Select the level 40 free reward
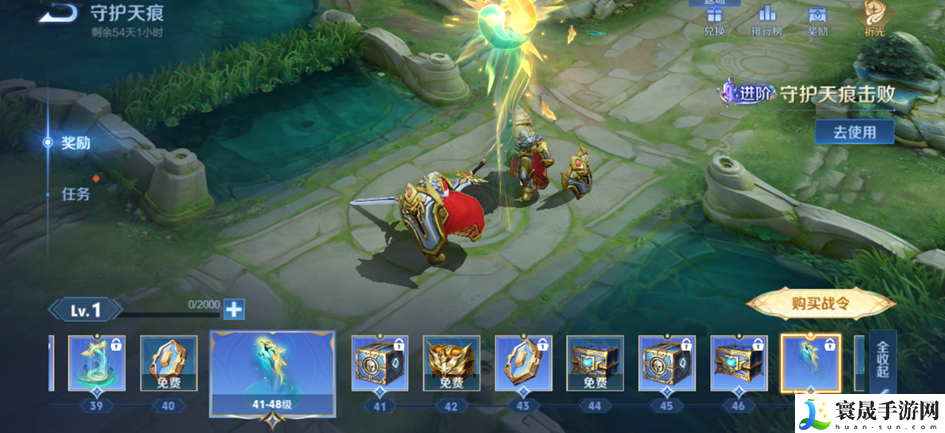This screenshot has width=945, height=433. (168, 363)
